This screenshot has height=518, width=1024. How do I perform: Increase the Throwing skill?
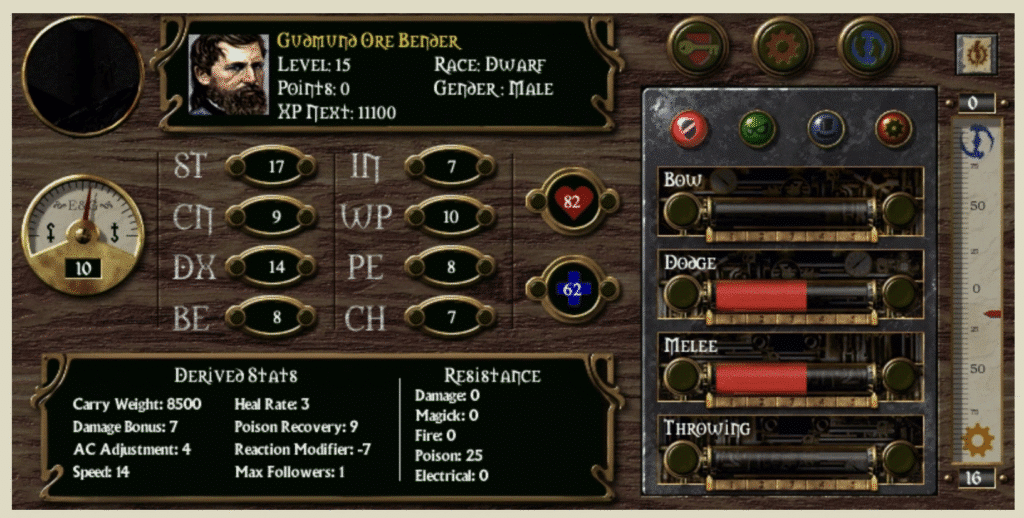pos(899,458)
